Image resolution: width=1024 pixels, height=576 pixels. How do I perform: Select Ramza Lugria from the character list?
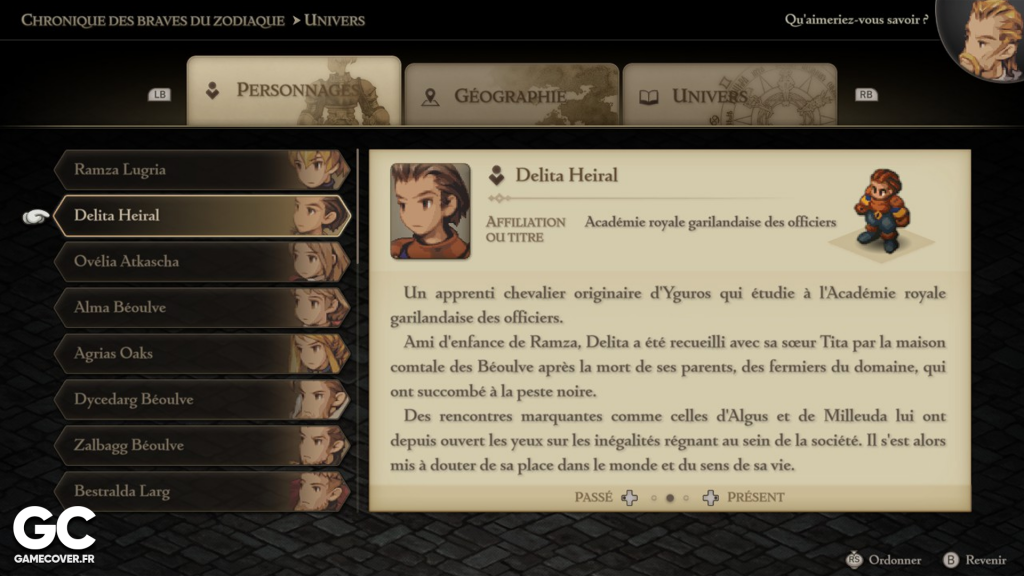(200, 170)
